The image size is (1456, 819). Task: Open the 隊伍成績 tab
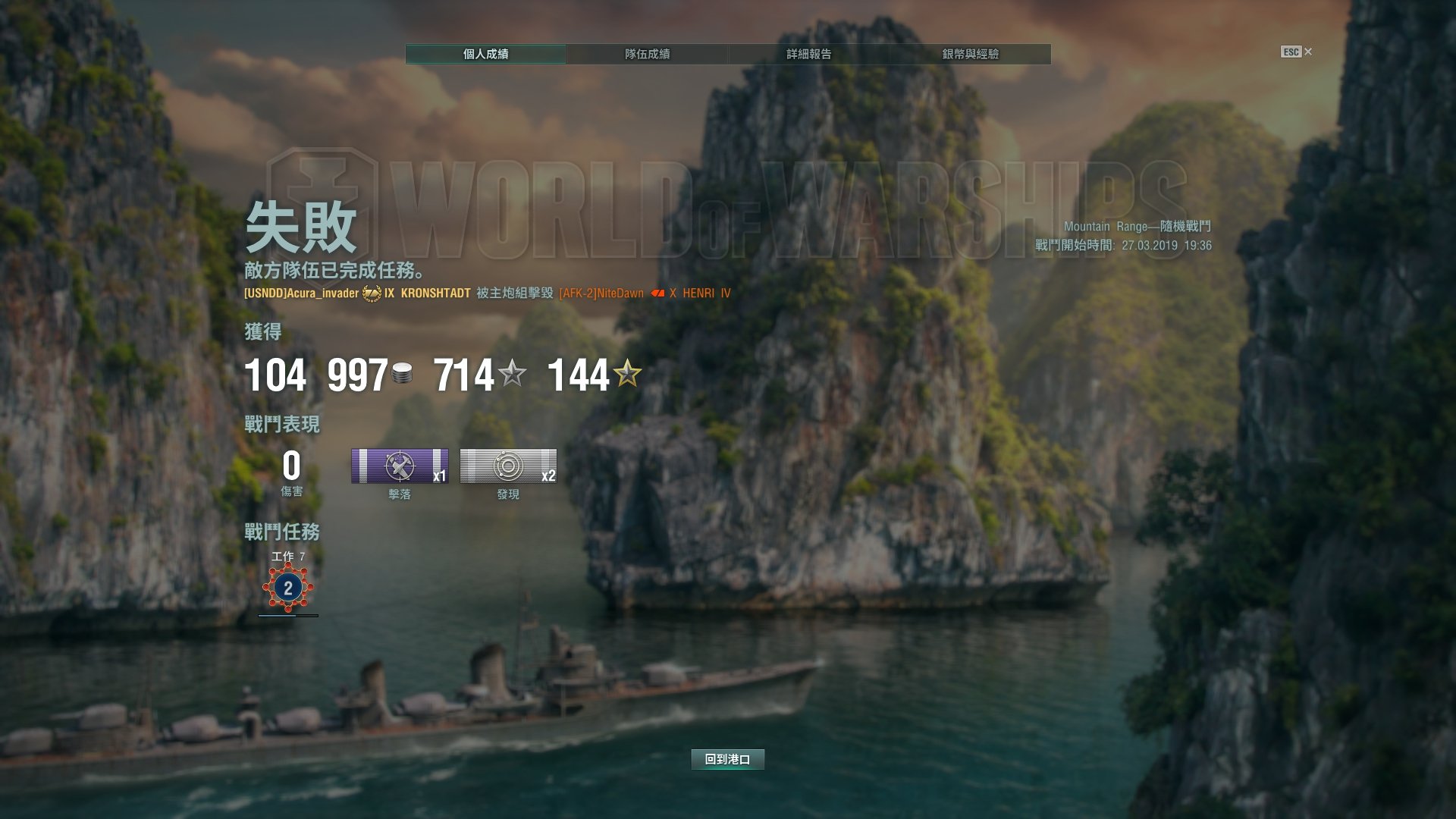647,54
